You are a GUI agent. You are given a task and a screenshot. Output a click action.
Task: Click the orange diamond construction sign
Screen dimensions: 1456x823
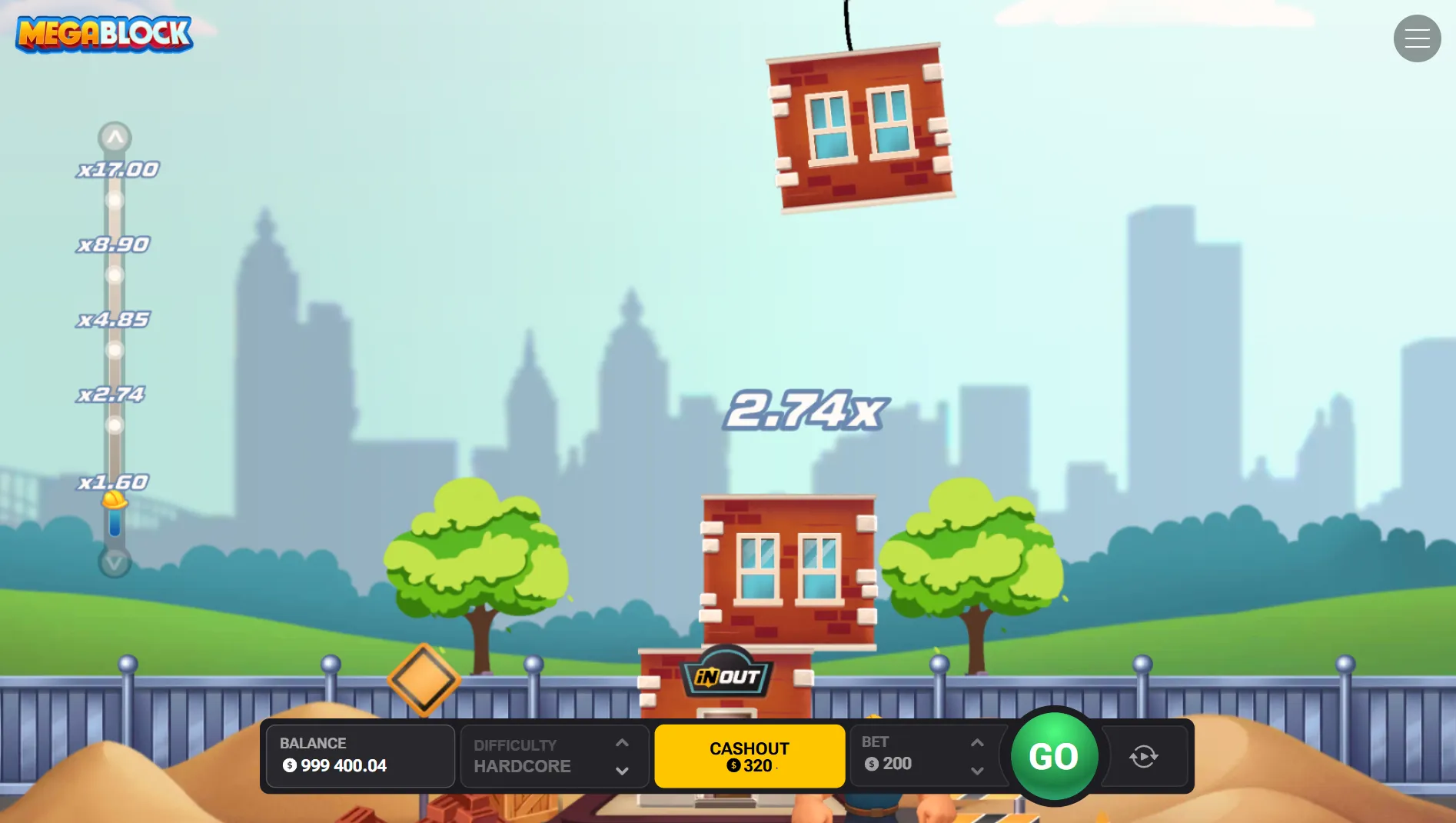pos(423,679)
